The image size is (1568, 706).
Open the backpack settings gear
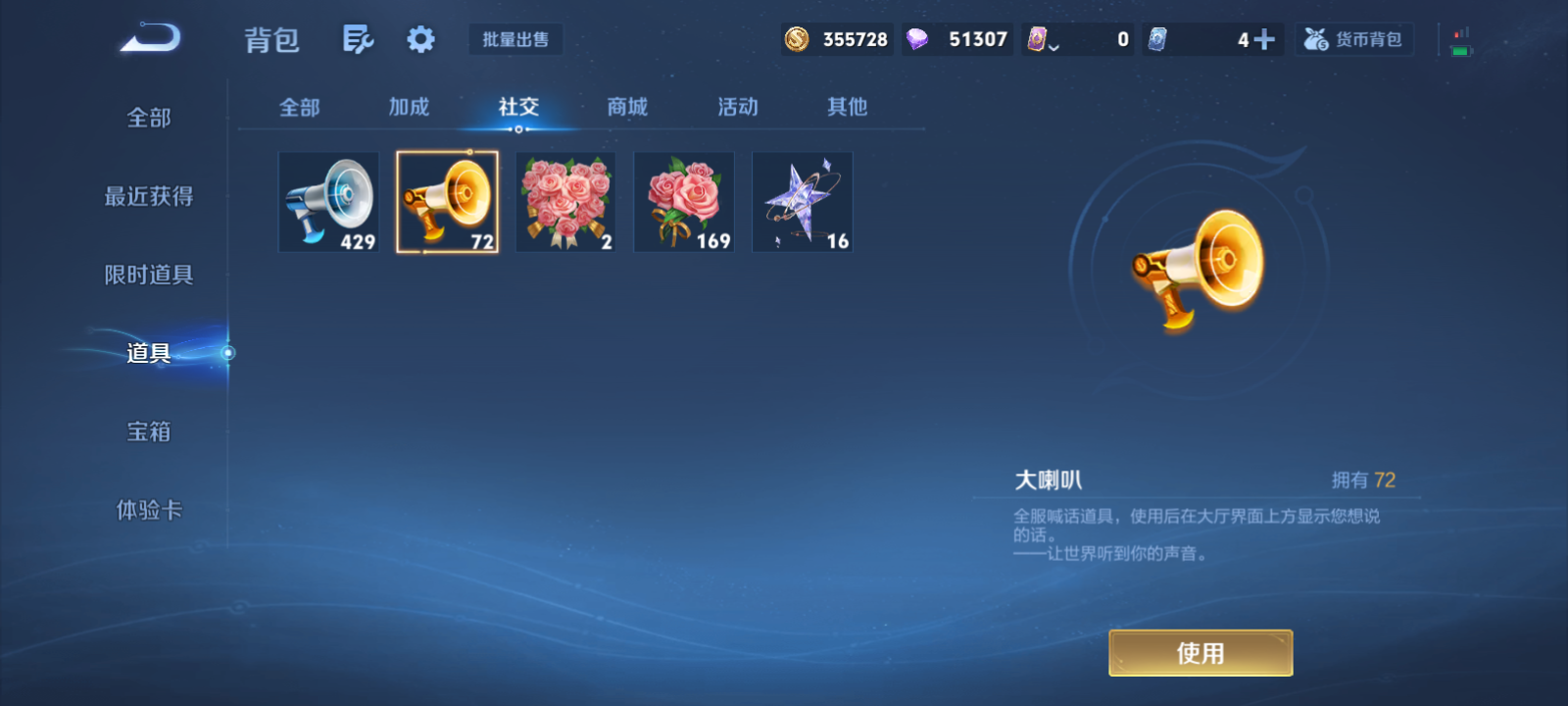[x=420, y=37]
